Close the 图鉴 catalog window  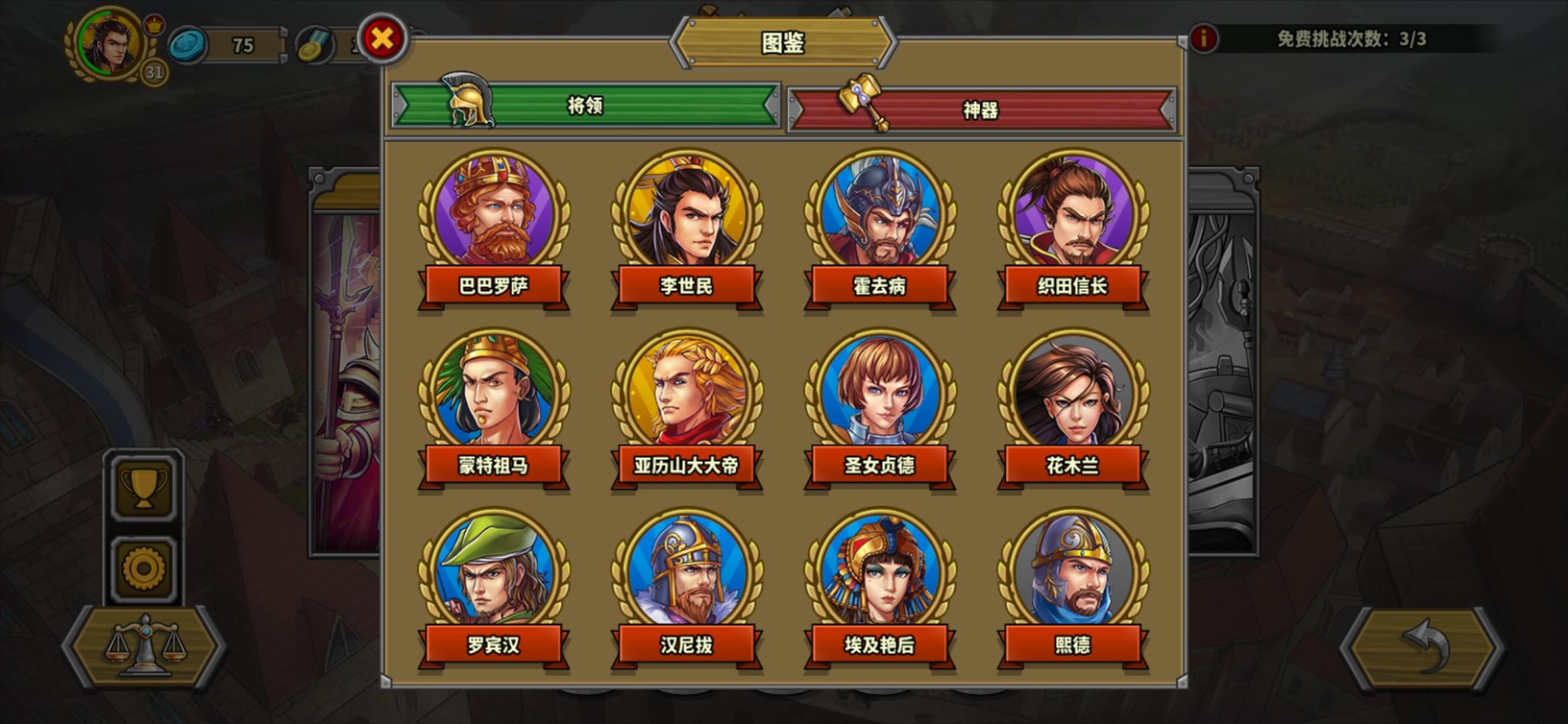383,39
